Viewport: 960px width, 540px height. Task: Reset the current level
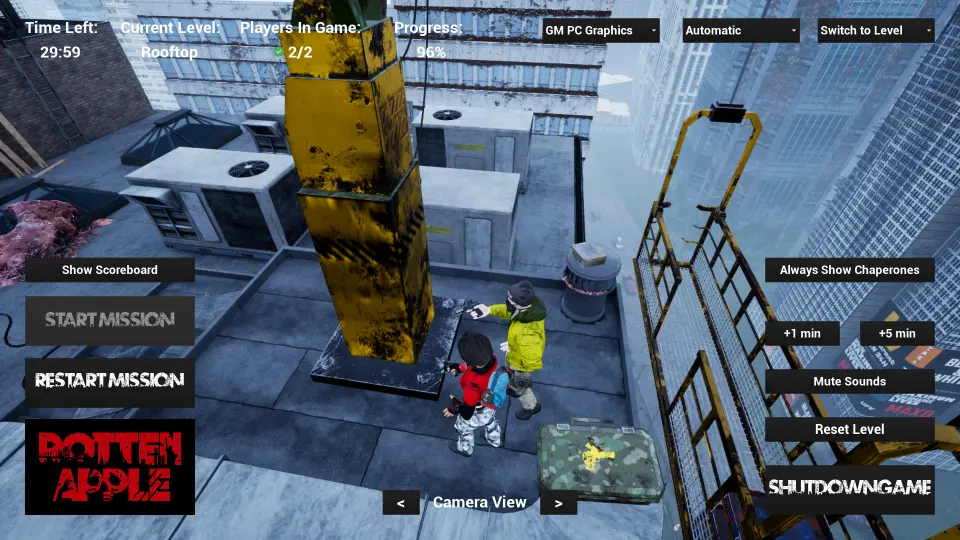(850, 429)
